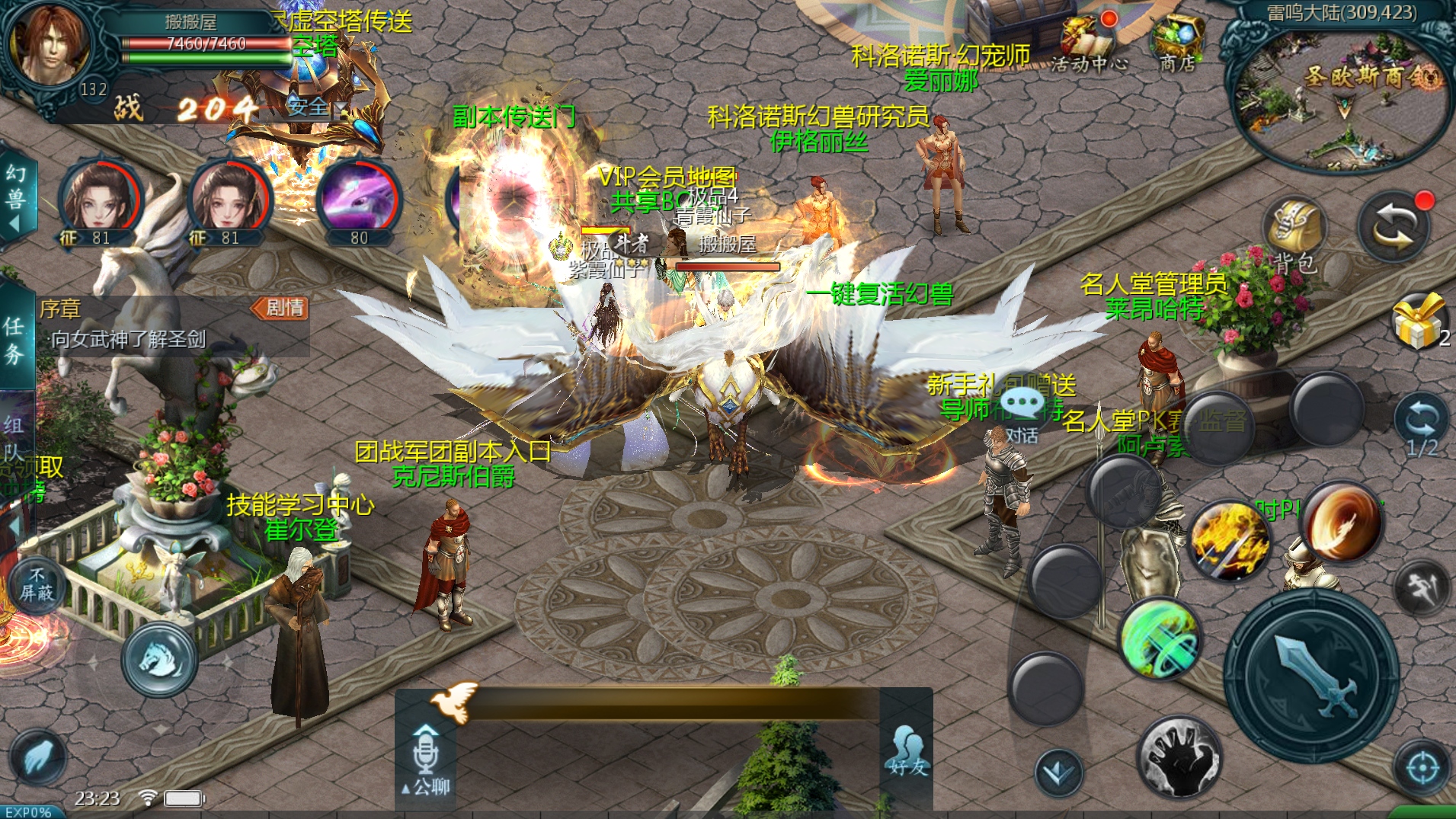Open the 任务 quest side tab
Image resolution: width=1456 pixels, height=819 pixels.
point(14,339)
